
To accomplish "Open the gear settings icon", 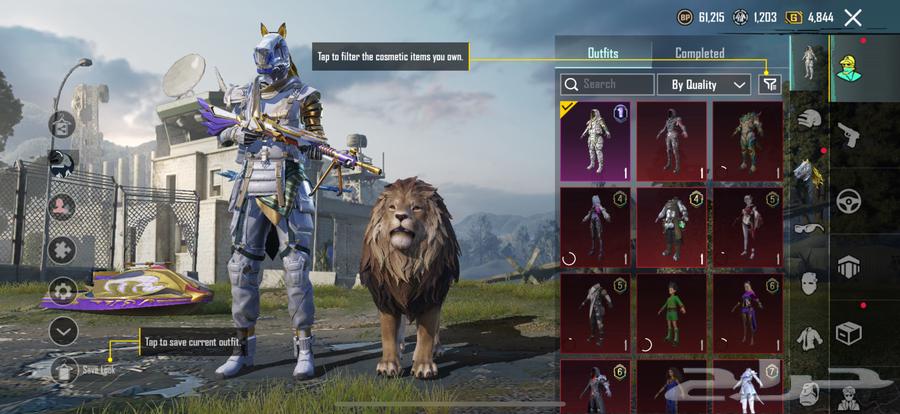I will pos(63,291).
